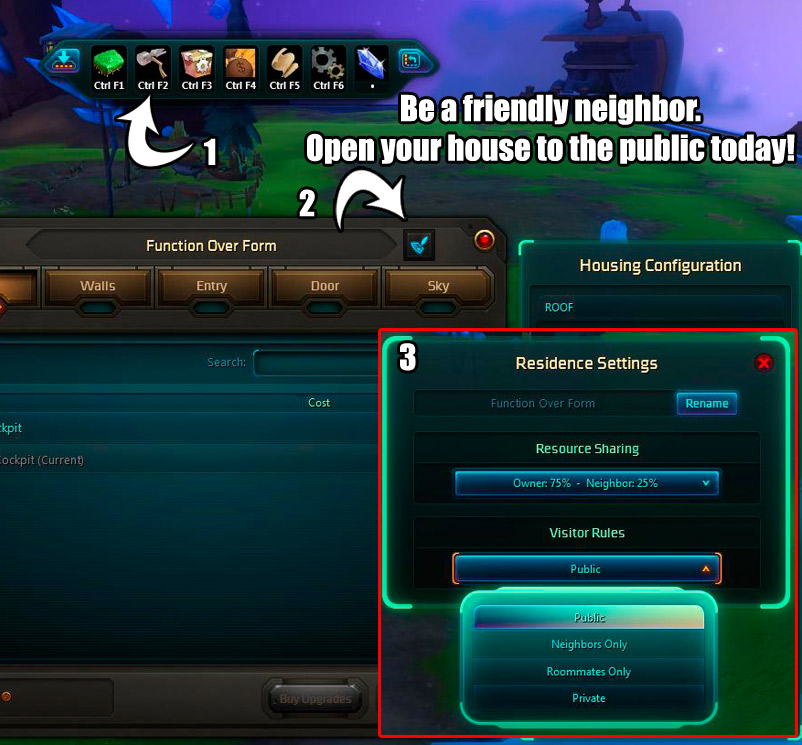Image resolution: width=802 pixels, height=745 pixels.
Task: Close the Residence Settings panel
Action: (x=764, y=363)
